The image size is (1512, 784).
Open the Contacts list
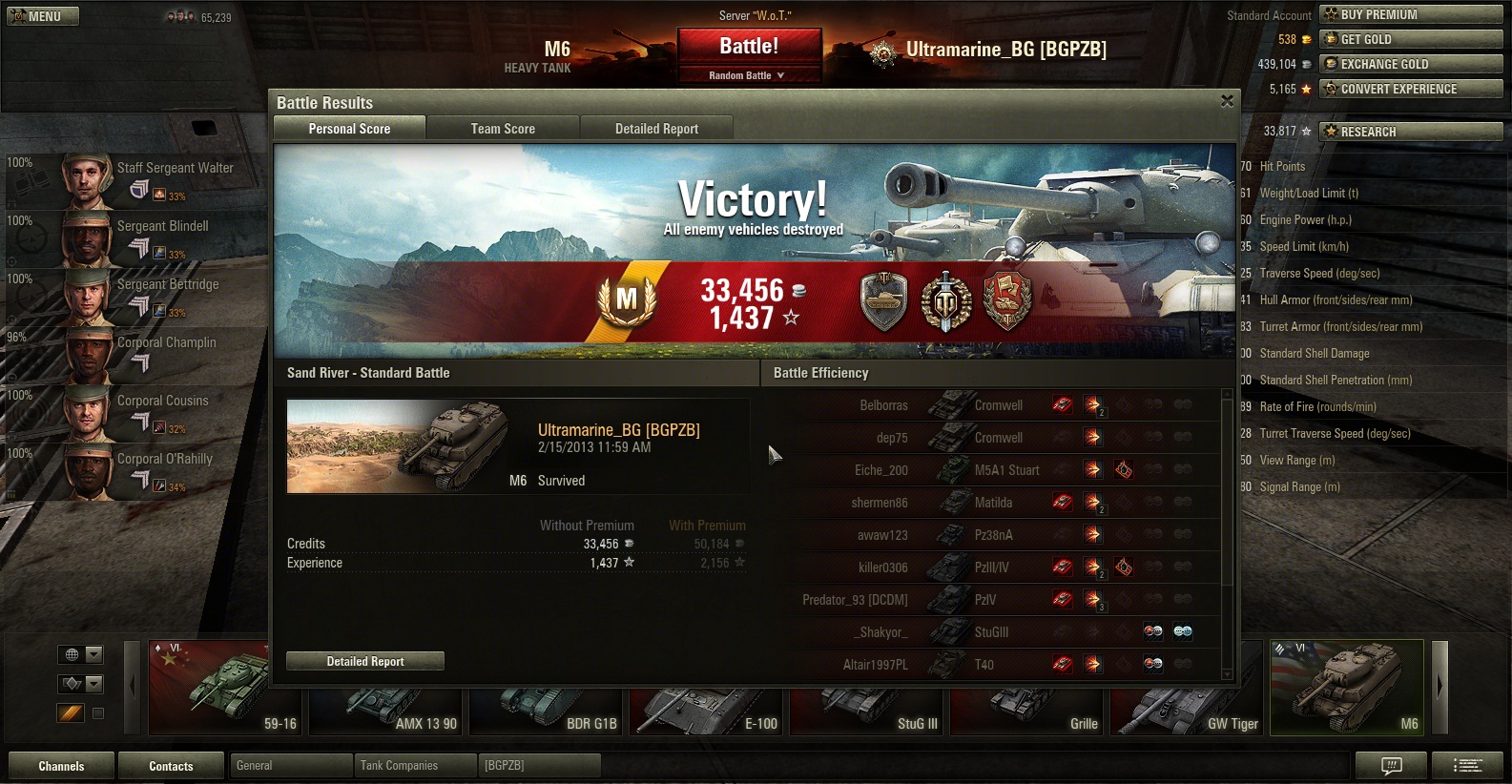point(171,766)
